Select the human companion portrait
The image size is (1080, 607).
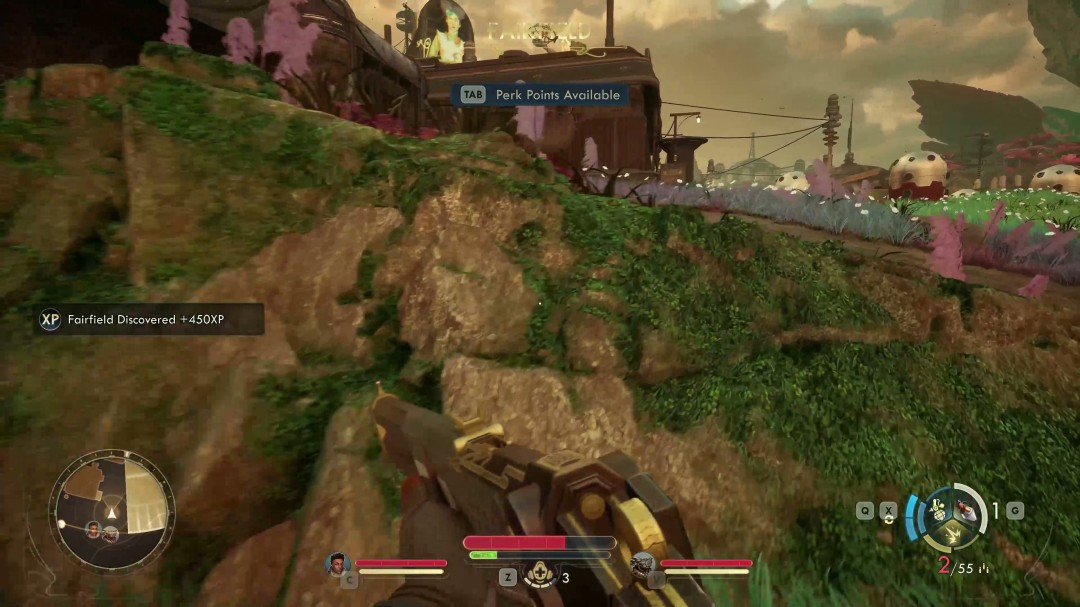(x=338, y=564)
